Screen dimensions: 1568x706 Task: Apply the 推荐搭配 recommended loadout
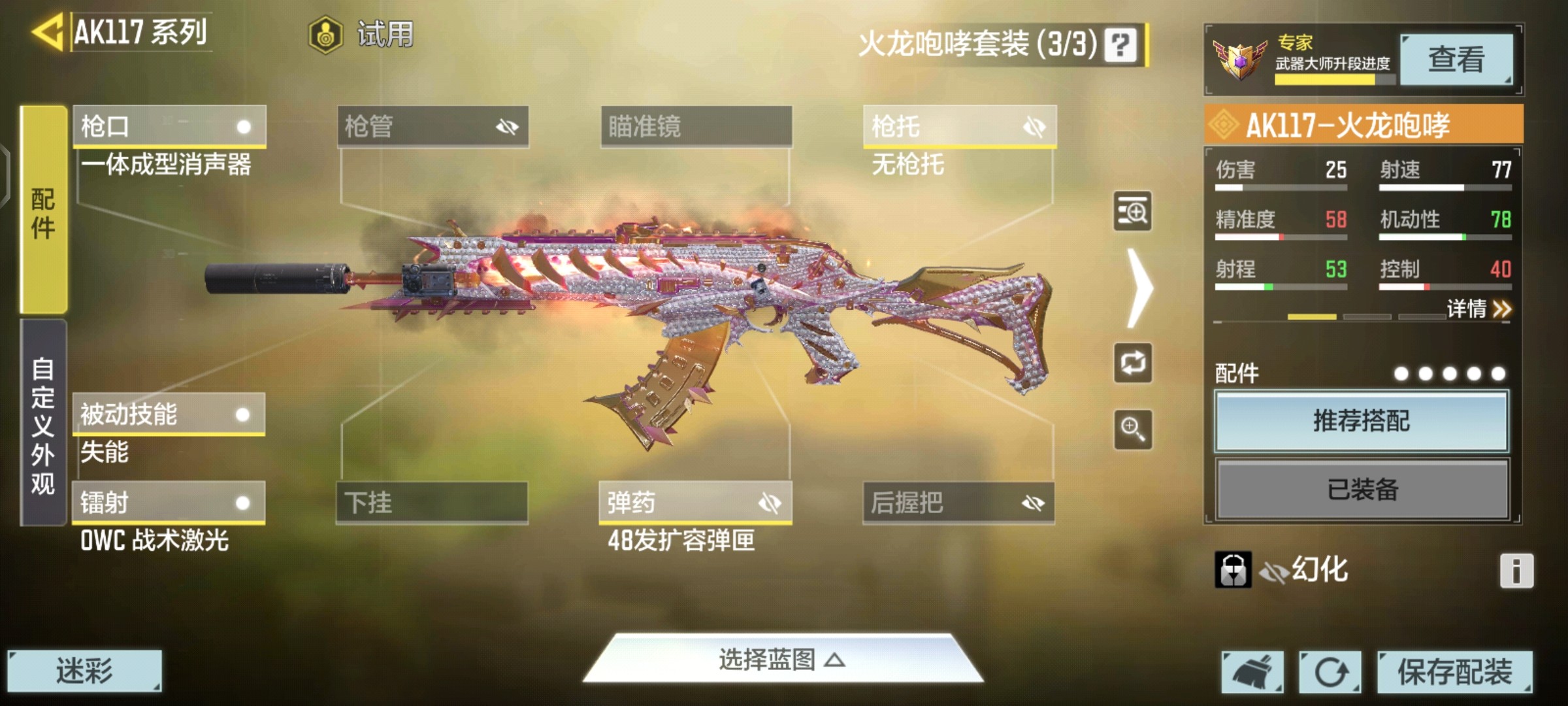[x=1362, y=421]
